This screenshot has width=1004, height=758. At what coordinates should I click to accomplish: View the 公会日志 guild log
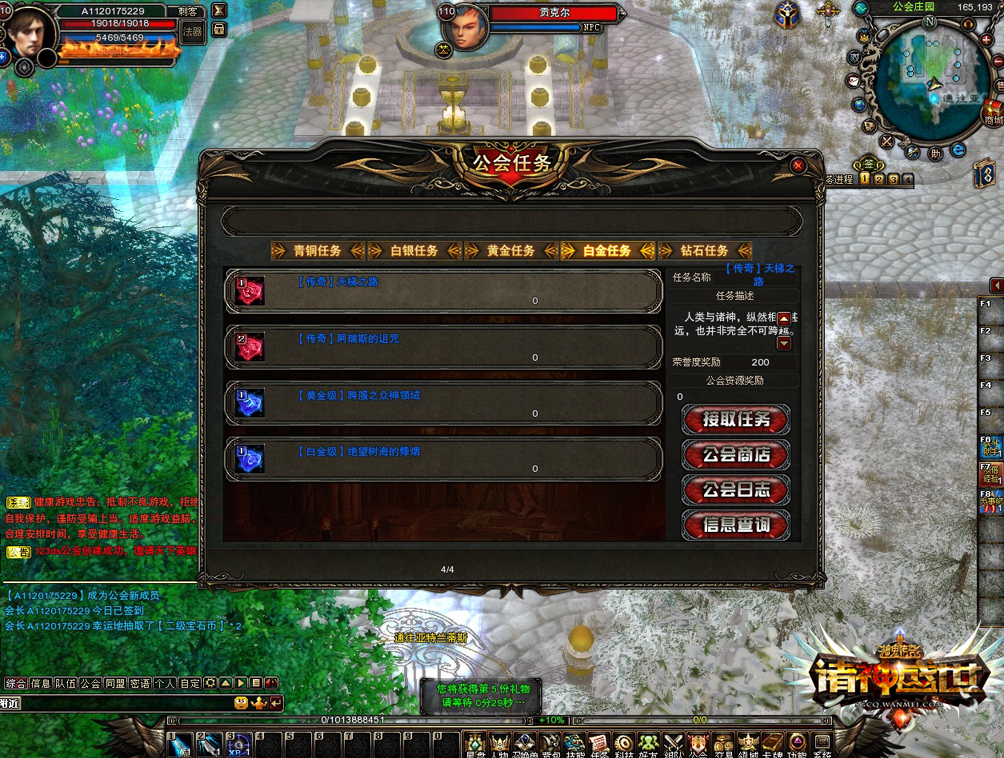736,490
